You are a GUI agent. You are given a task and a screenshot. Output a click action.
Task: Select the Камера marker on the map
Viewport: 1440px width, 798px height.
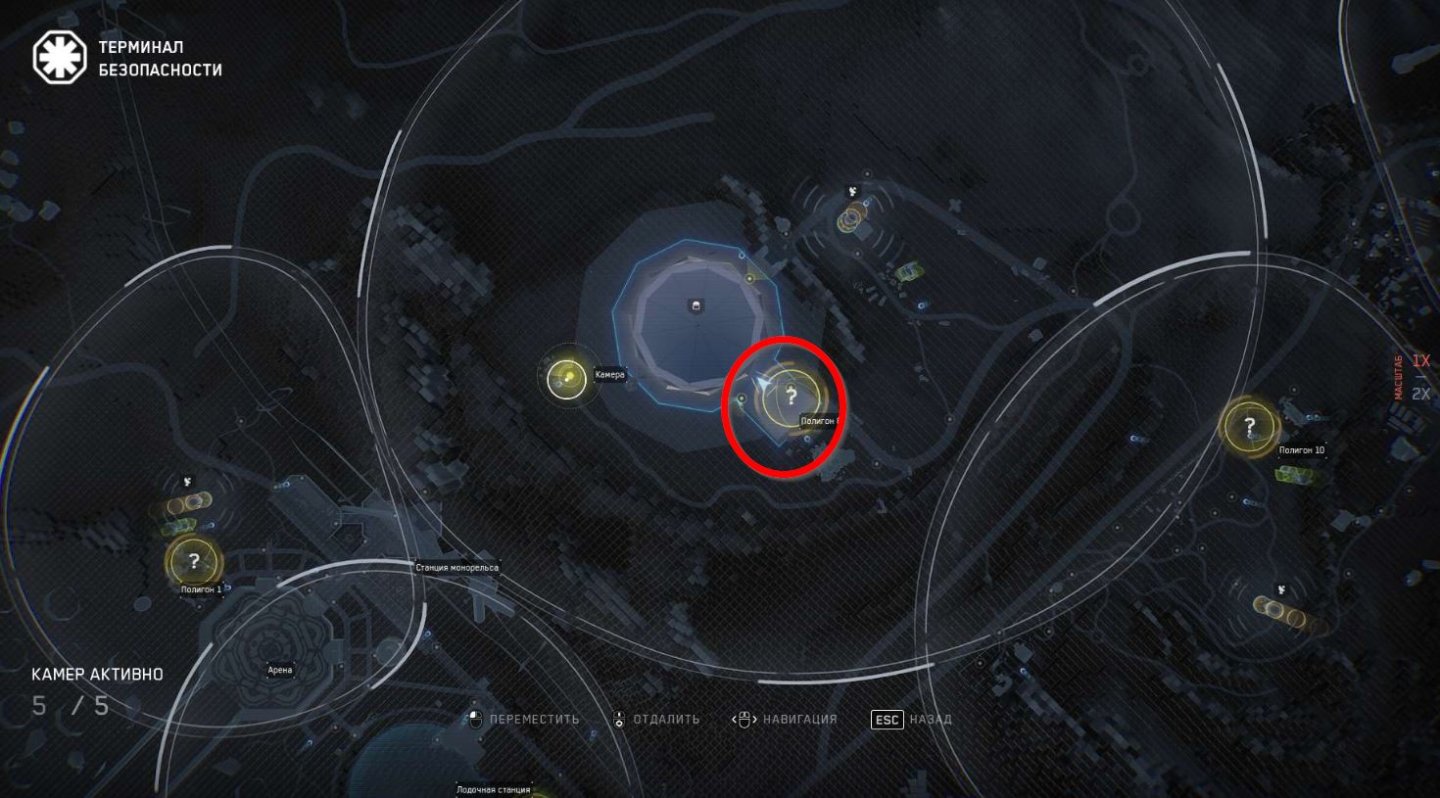coord(568,377)
